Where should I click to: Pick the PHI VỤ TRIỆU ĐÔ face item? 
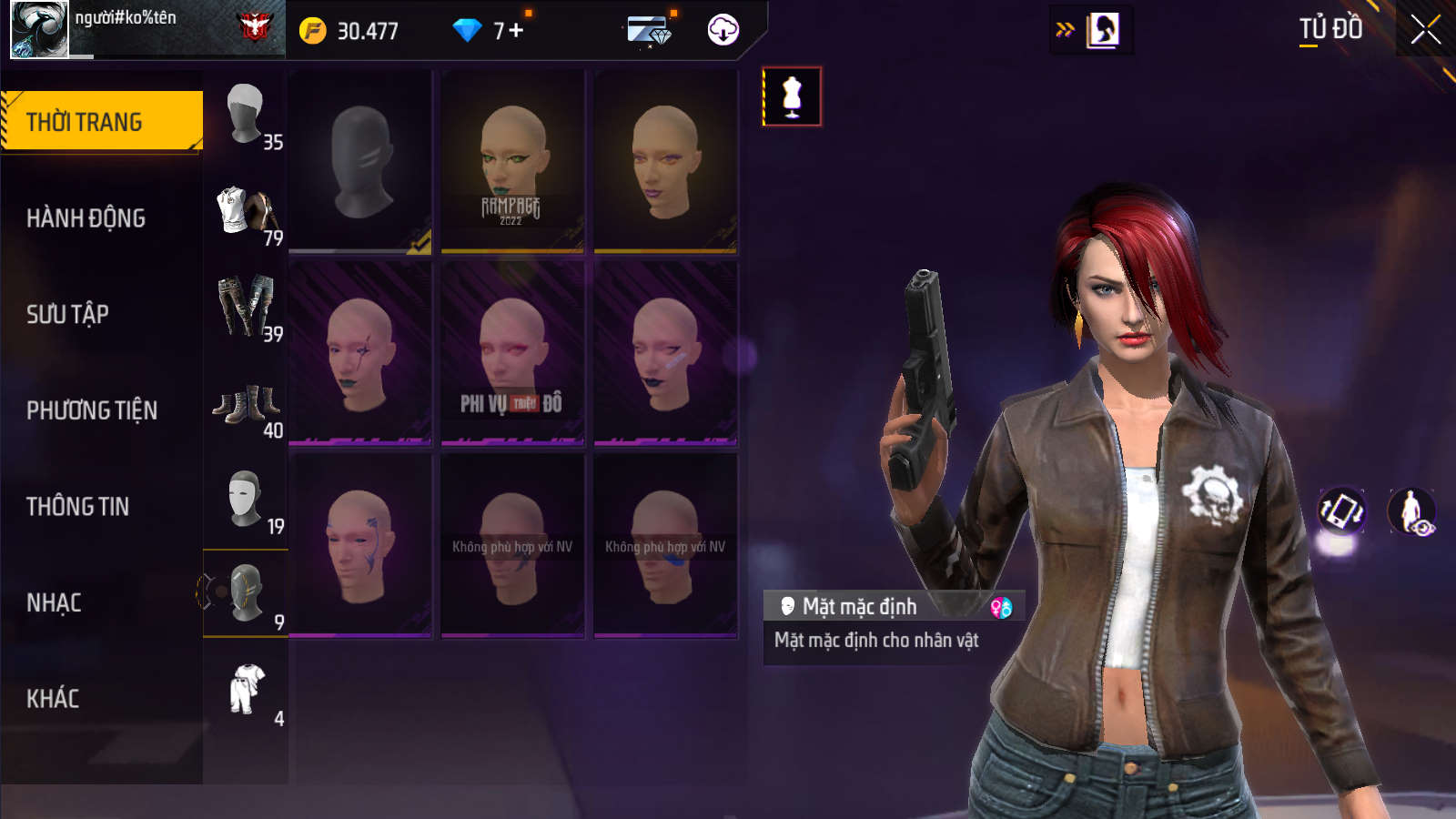point(512,353)
